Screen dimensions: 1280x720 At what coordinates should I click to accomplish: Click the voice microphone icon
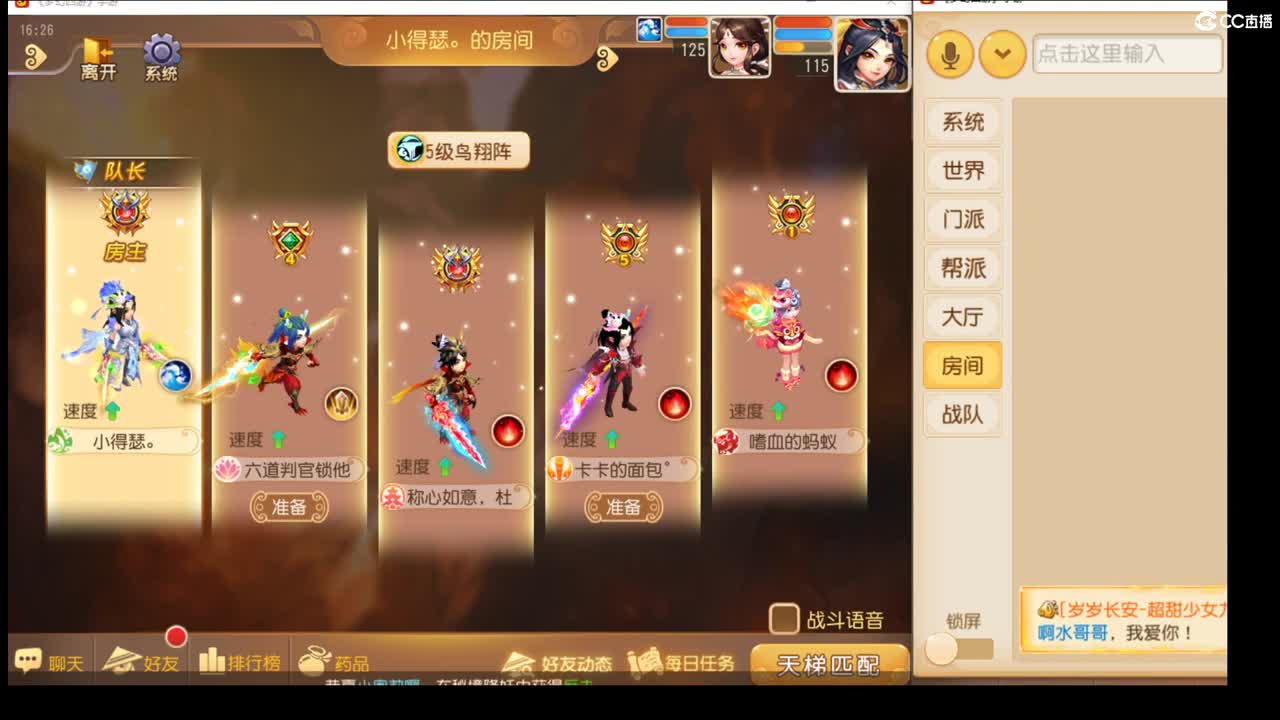point(950,54)
